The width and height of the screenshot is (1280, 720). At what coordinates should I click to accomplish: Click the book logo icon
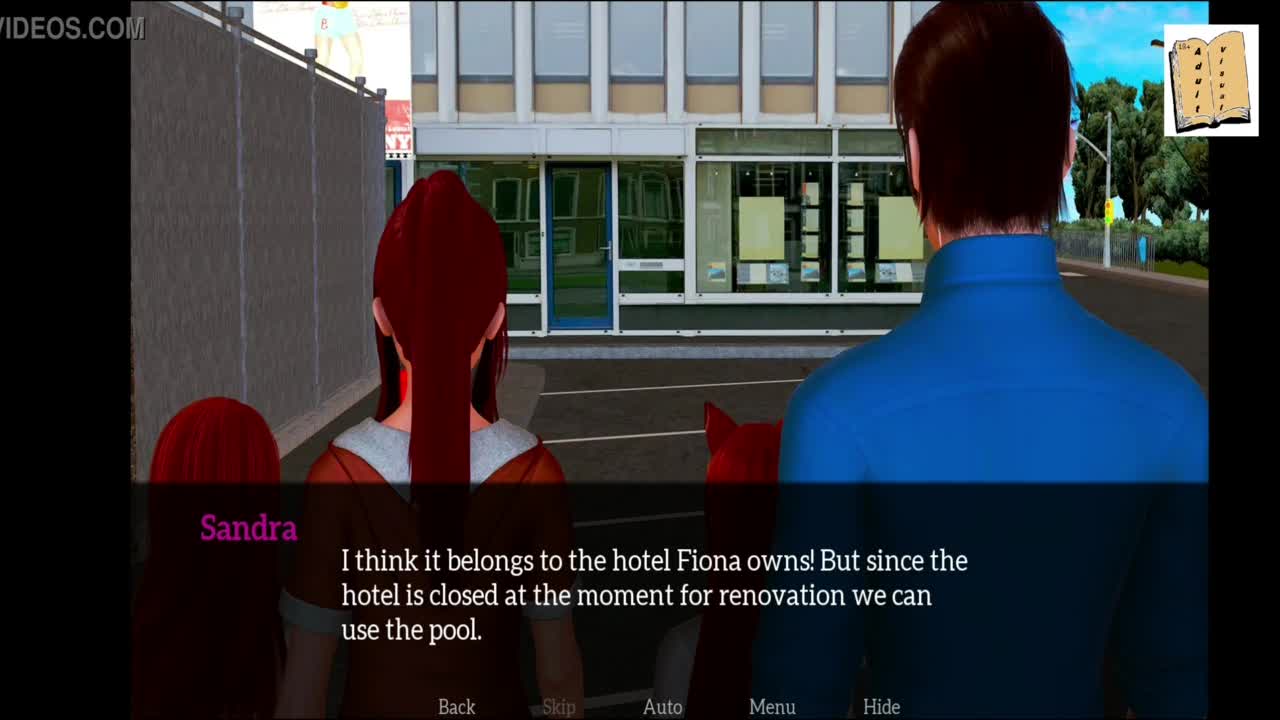point(1211,81)
